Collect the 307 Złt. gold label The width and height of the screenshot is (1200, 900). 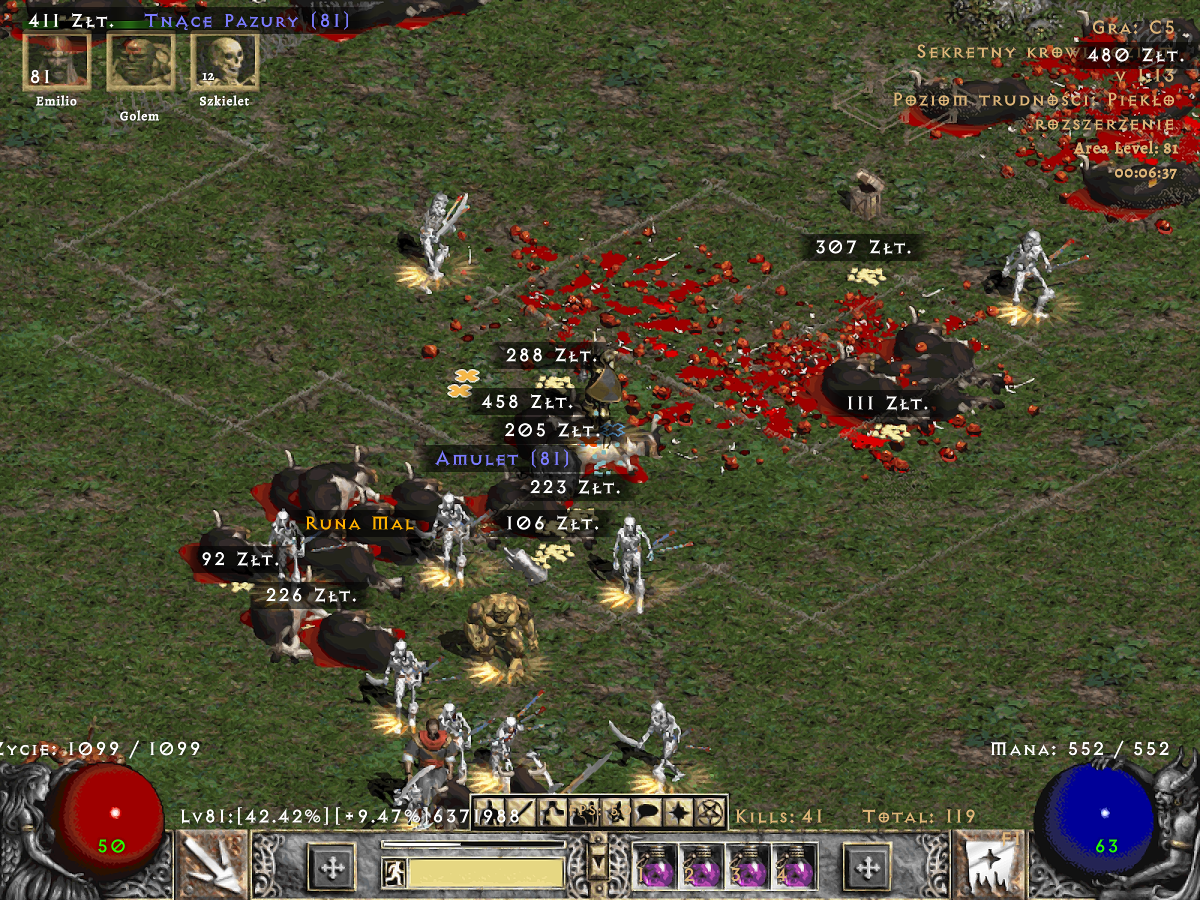864,248
